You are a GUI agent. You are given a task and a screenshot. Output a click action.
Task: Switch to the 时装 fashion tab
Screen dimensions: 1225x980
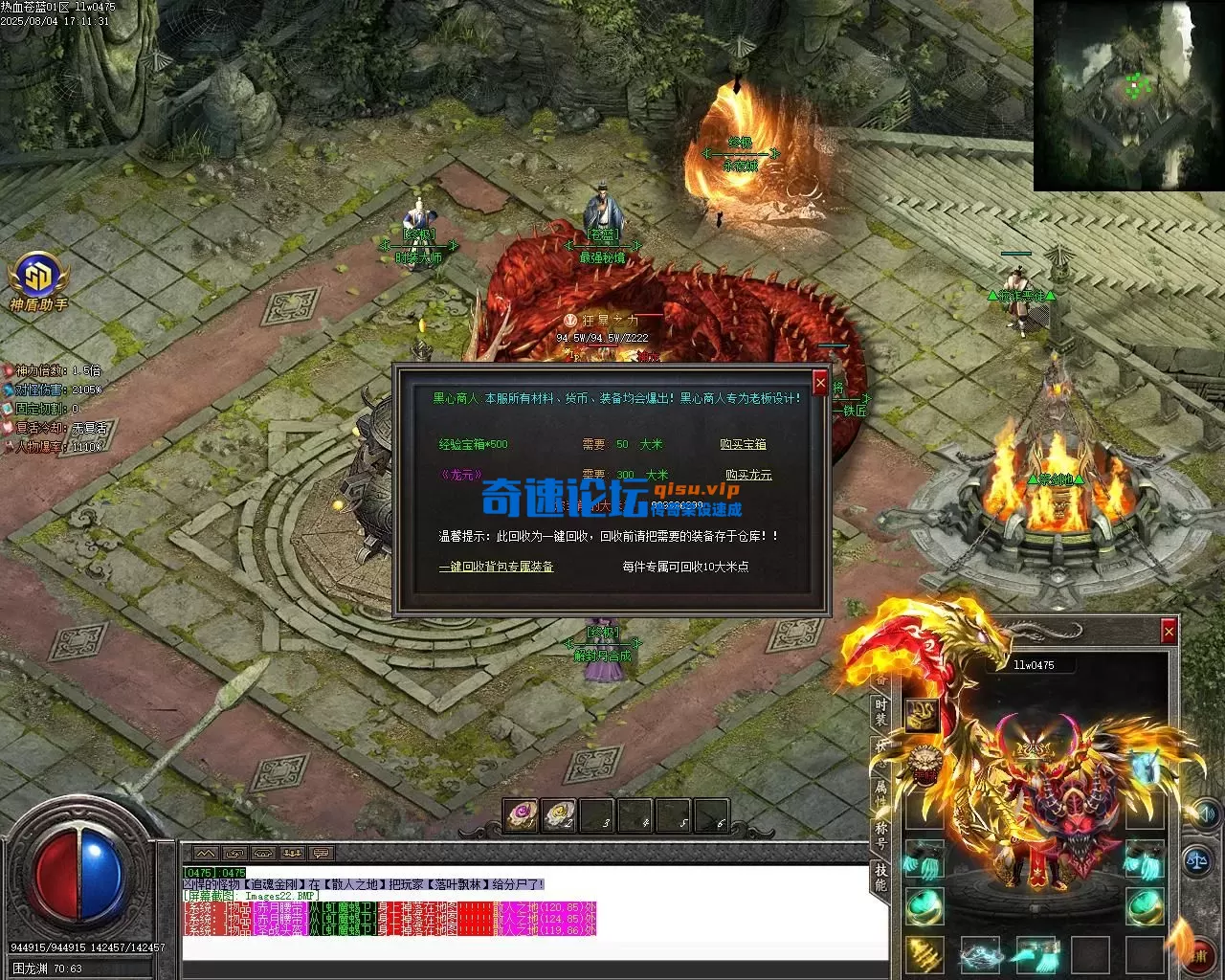click(880, 712)
